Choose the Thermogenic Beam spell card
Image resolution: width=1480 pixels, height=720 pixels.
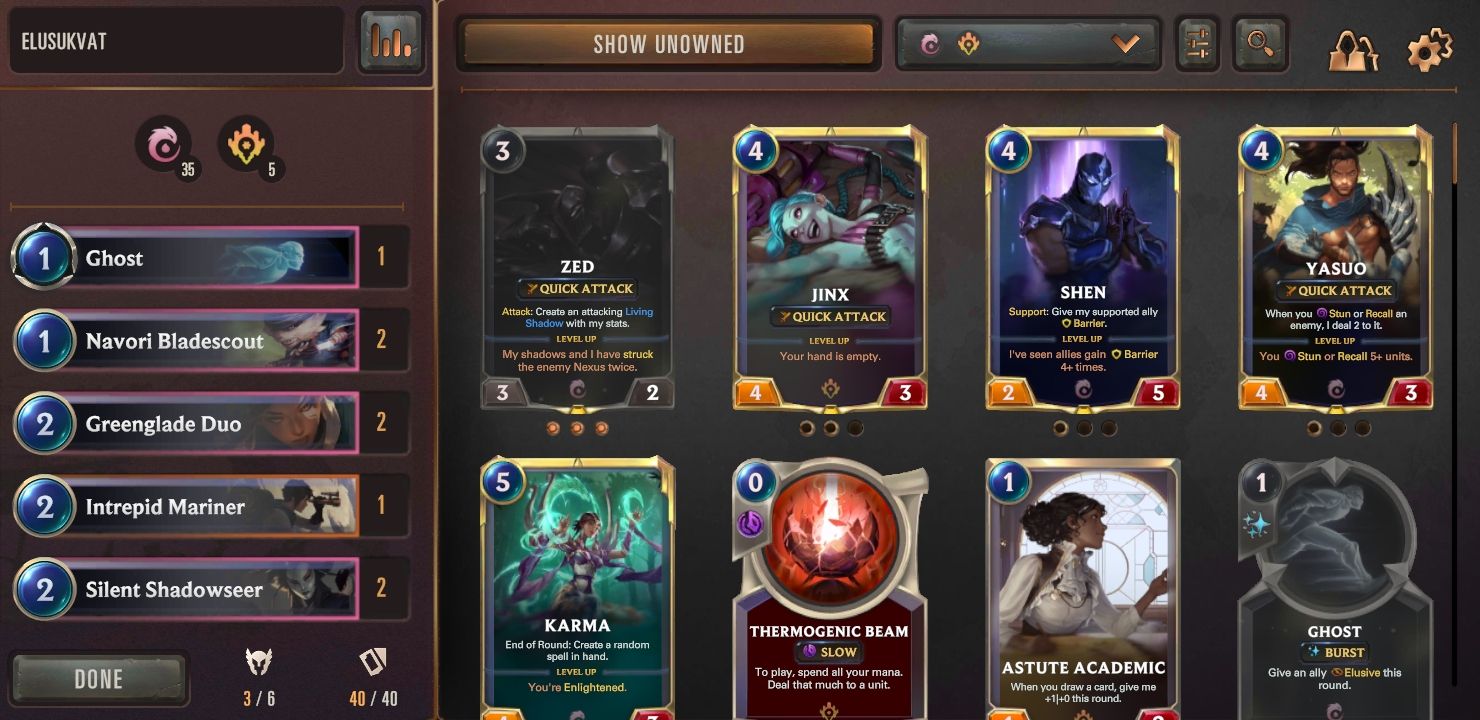[830, 590]
